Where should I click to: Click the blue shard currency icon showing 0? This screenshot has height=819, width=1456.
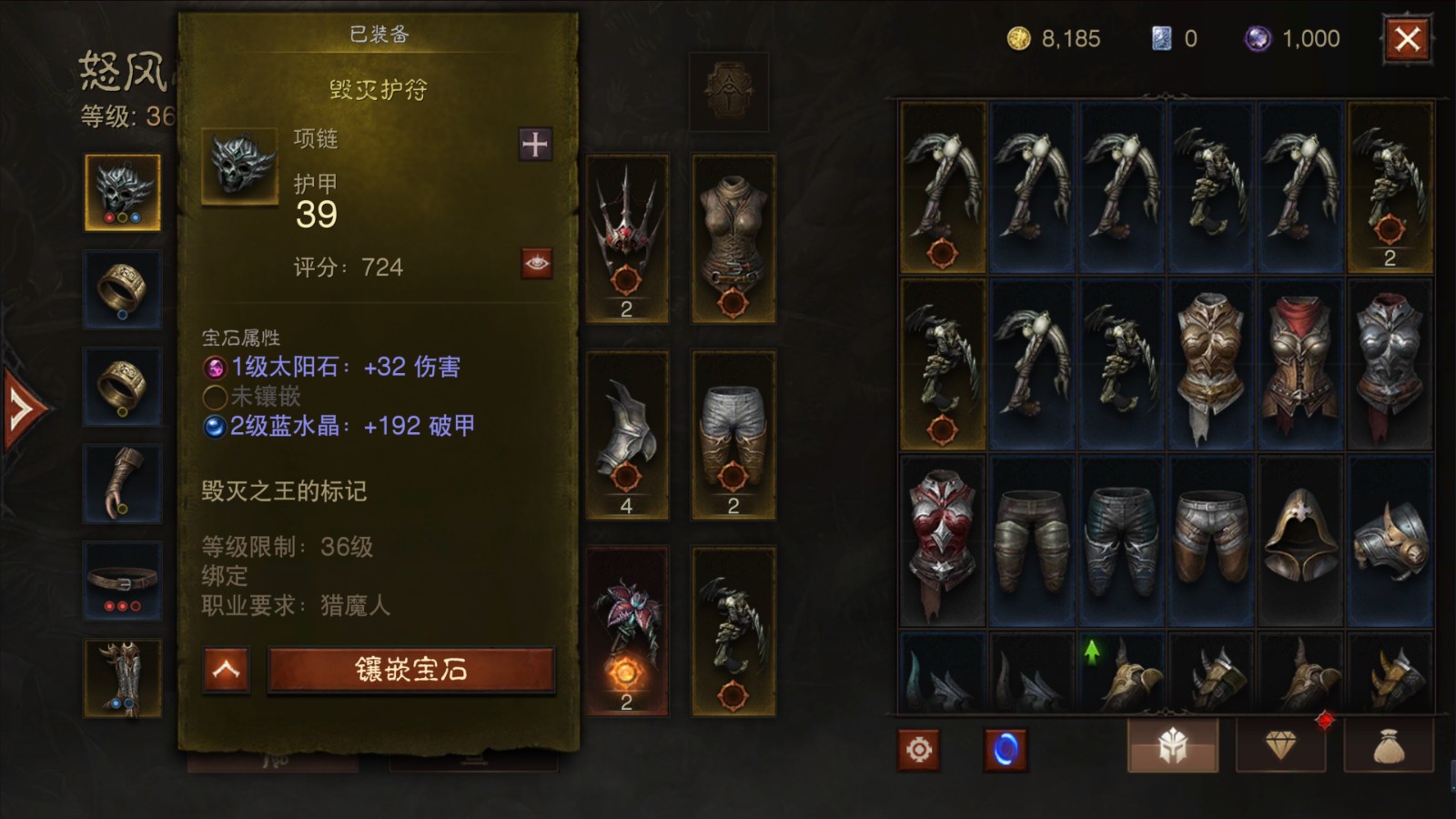coord(1161,39)
